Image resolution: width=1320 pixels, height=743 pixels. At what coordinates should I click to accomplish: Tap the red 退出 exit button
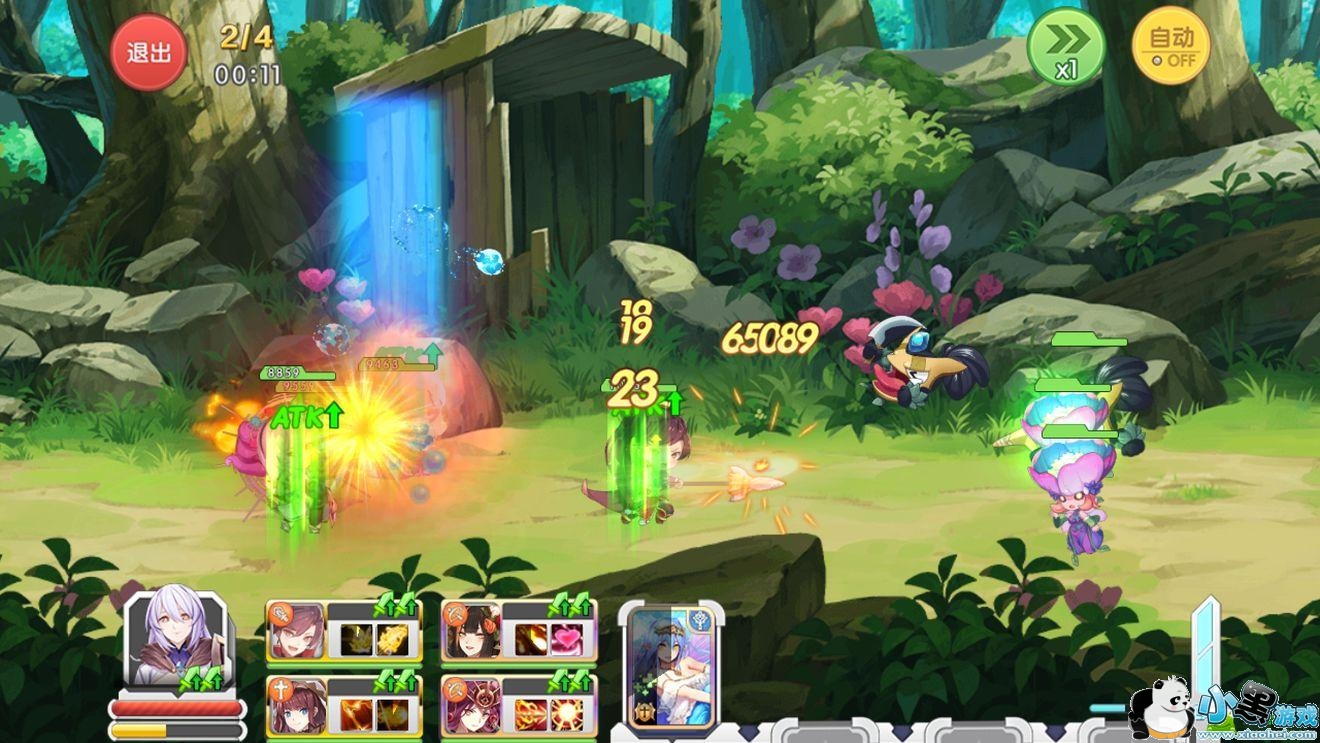pyautogui.click(x=149, y=53)
